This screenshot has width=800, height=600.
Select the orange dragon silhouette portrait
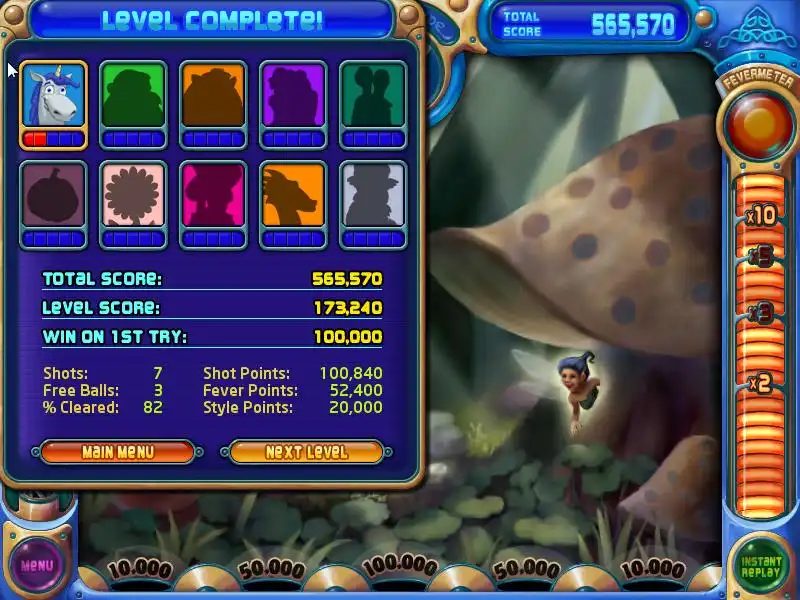click(x=293, y=196)
